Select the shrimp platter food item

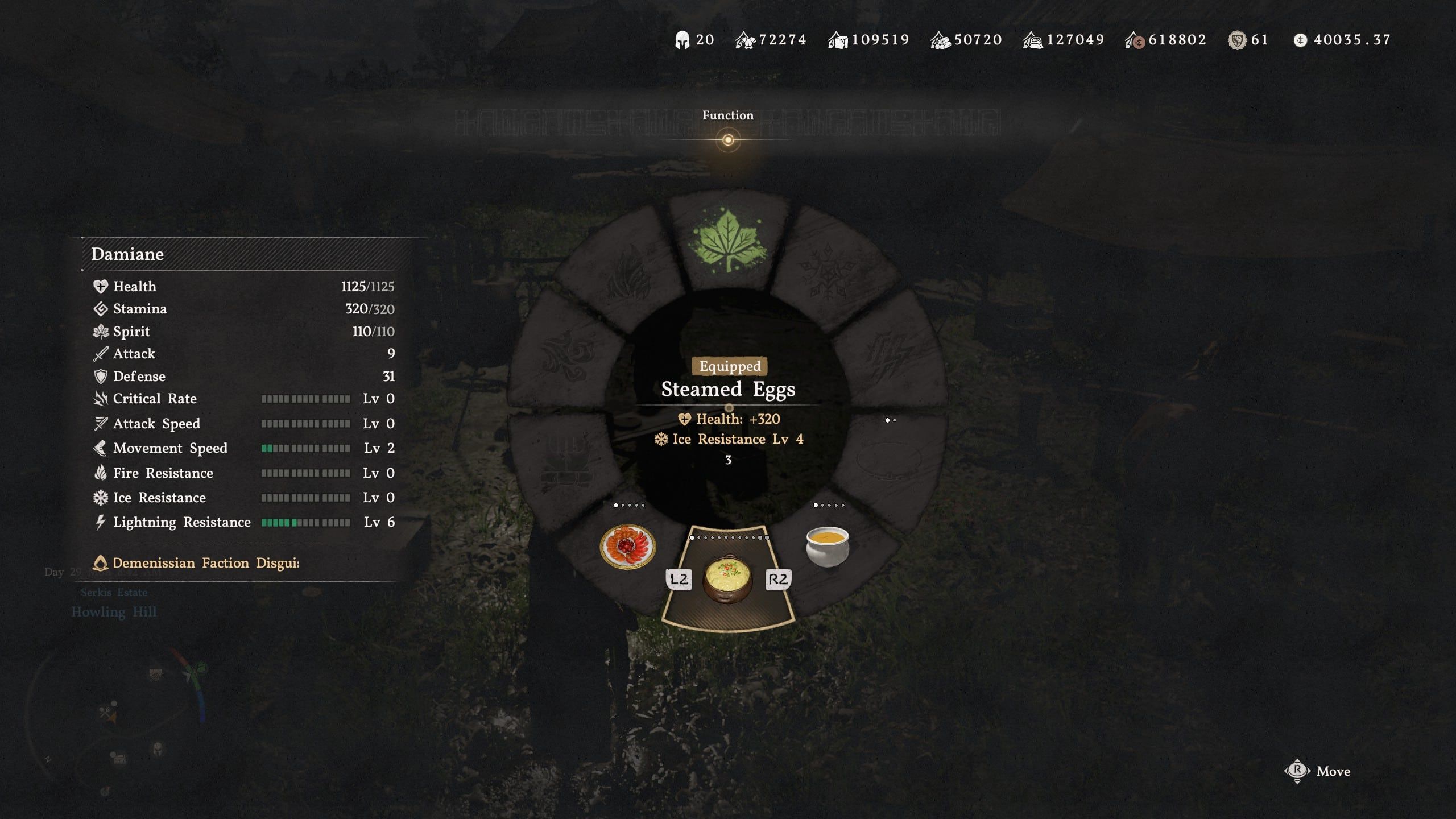pos(626,548)
